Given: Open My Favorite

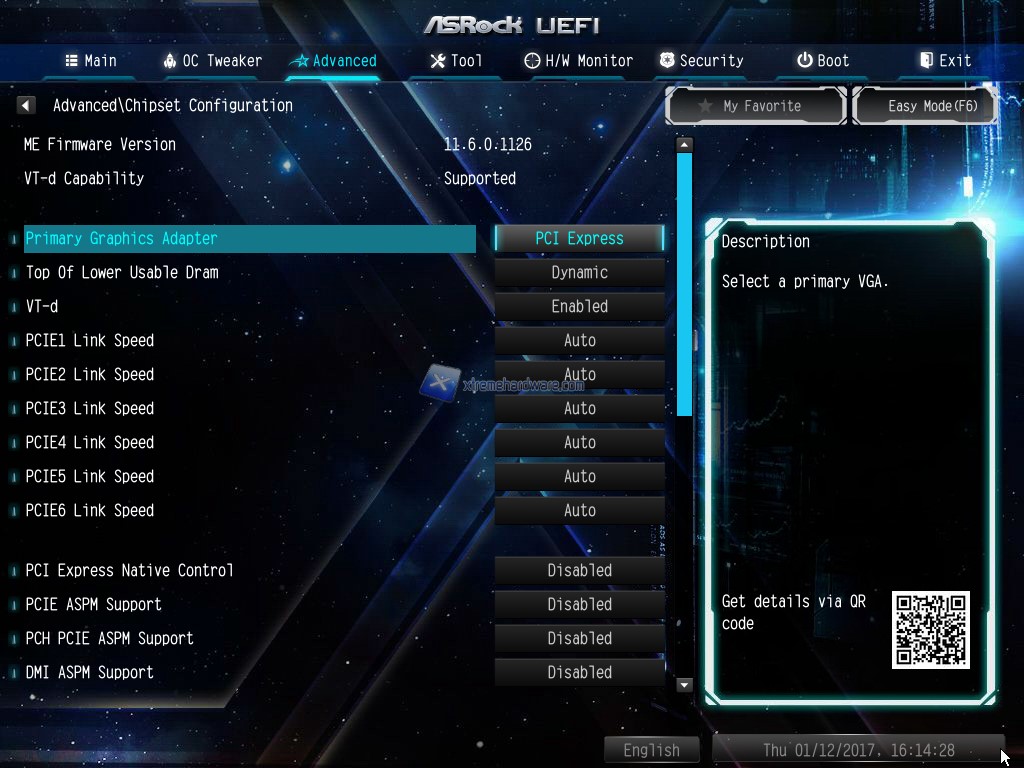Looking at the screenshot, I should pos(757,106).
